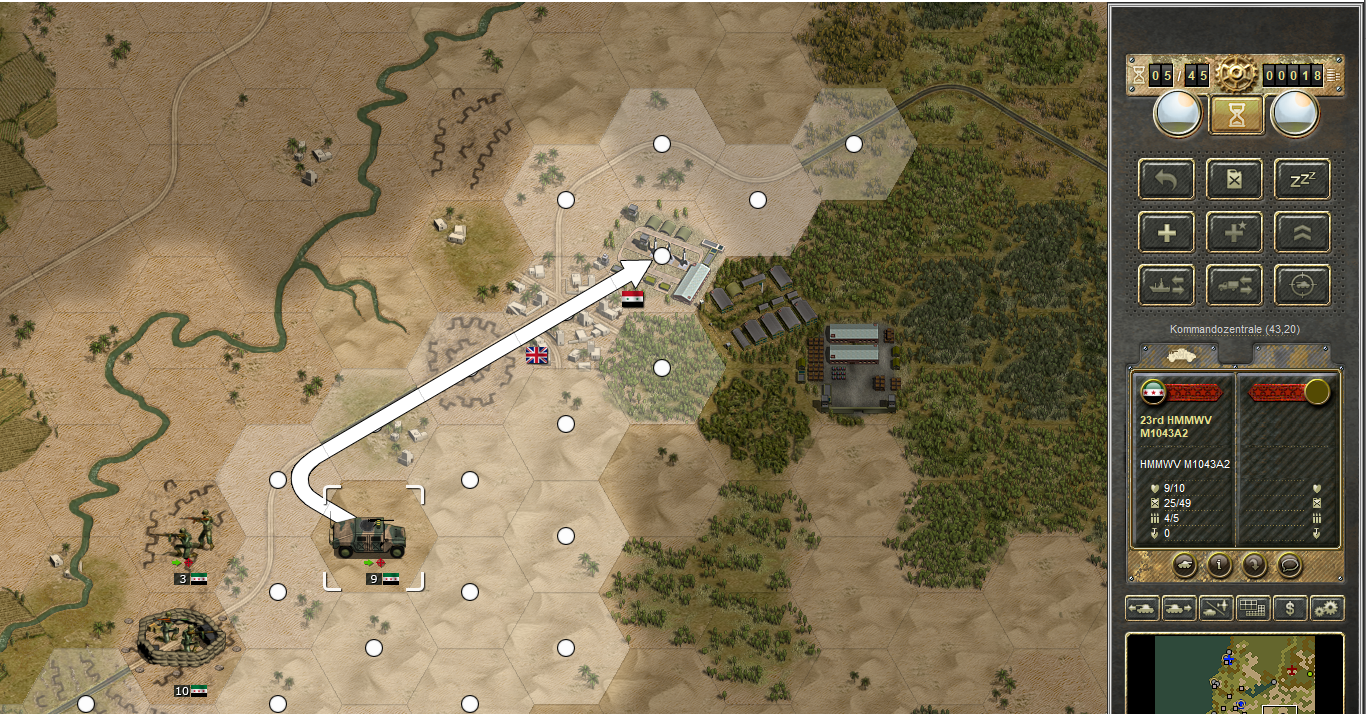
Task: Activate the tank crosshair button
Action: [x=1302, y=285]
